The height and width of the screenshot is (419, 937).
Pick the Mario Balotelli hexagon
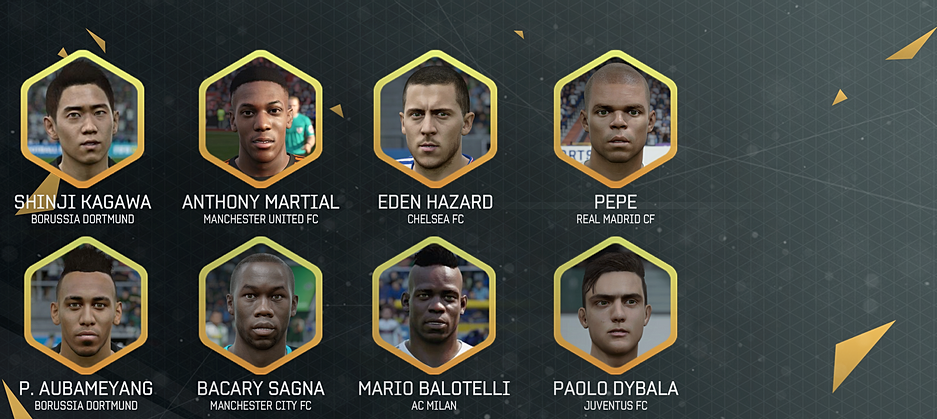click(x=435, y=303)
